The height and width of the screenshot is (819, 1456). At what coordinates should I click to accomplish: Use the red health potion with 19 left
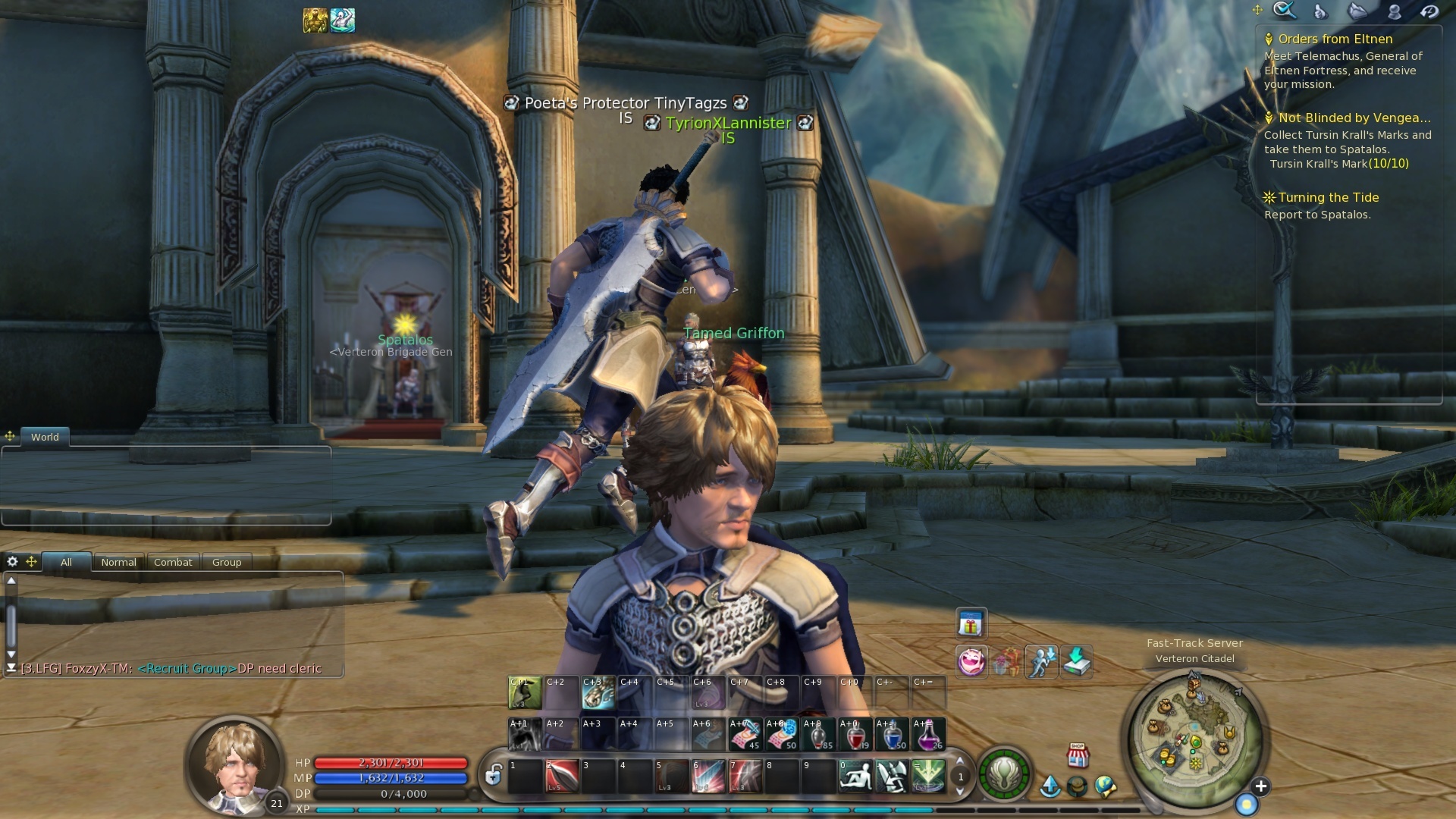pos(855,735)
